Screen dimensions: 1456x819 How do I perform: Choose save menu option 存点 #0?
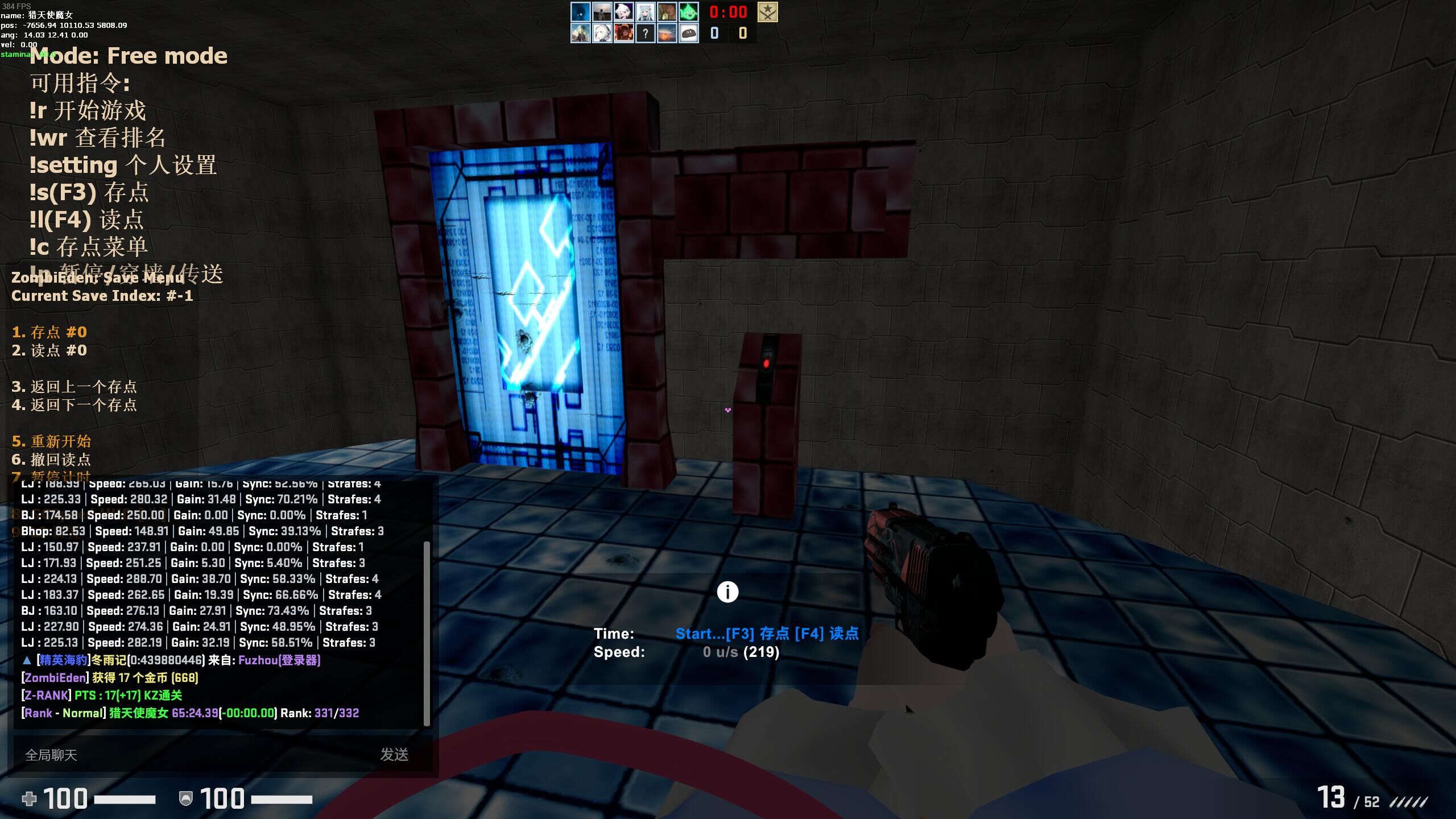pos(49,332)
